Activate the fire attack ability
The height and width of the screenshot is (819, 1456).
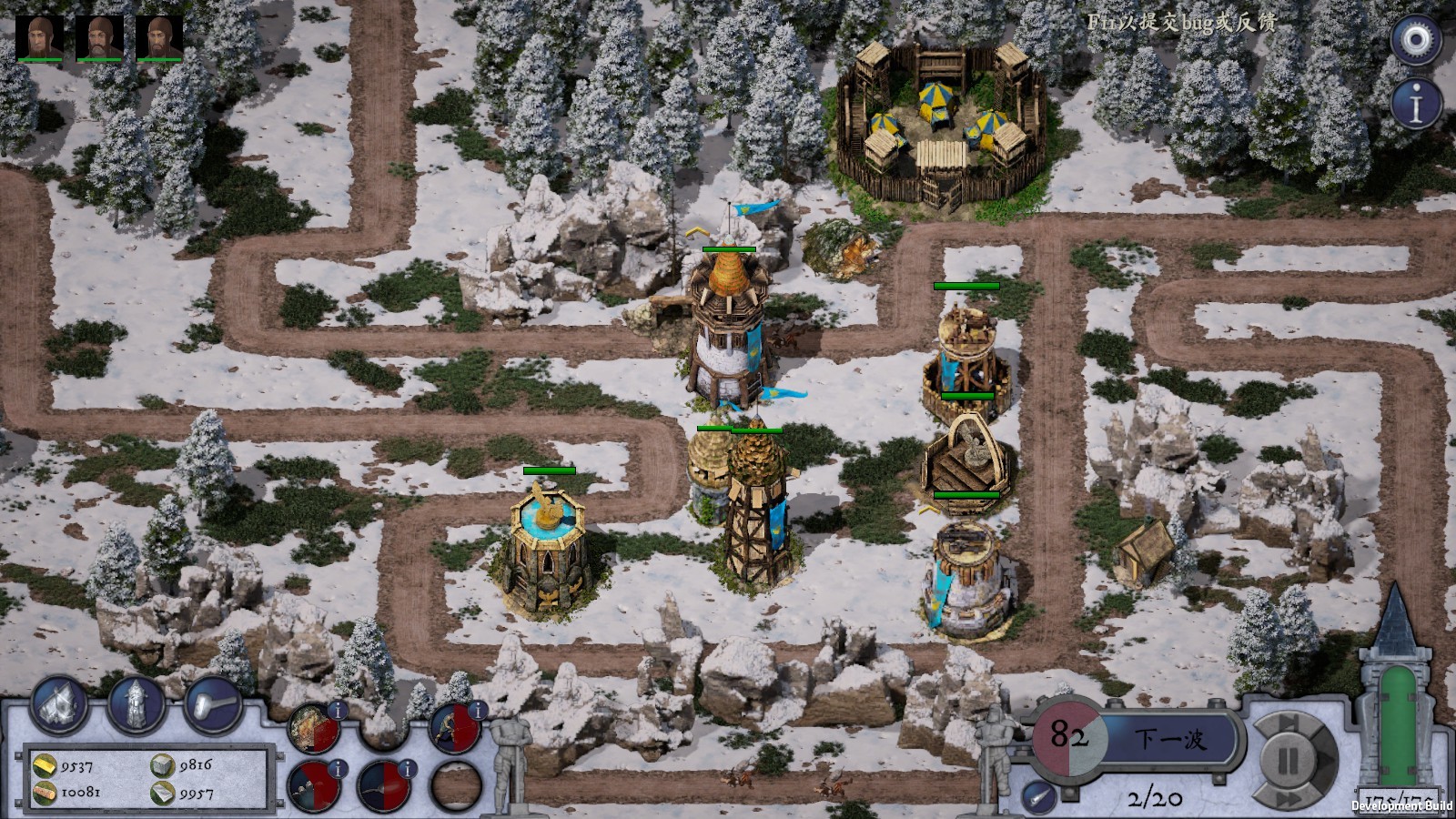pyautogui.click(x=311, y=729)
